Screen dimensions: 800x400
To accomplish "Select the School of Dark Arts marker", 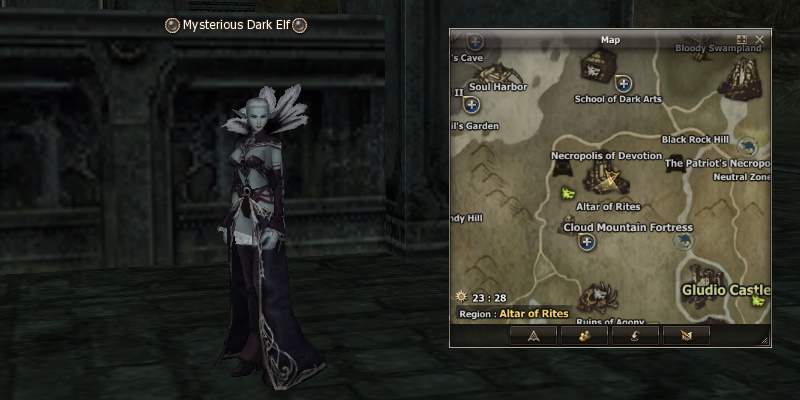I will click(623, 84).
